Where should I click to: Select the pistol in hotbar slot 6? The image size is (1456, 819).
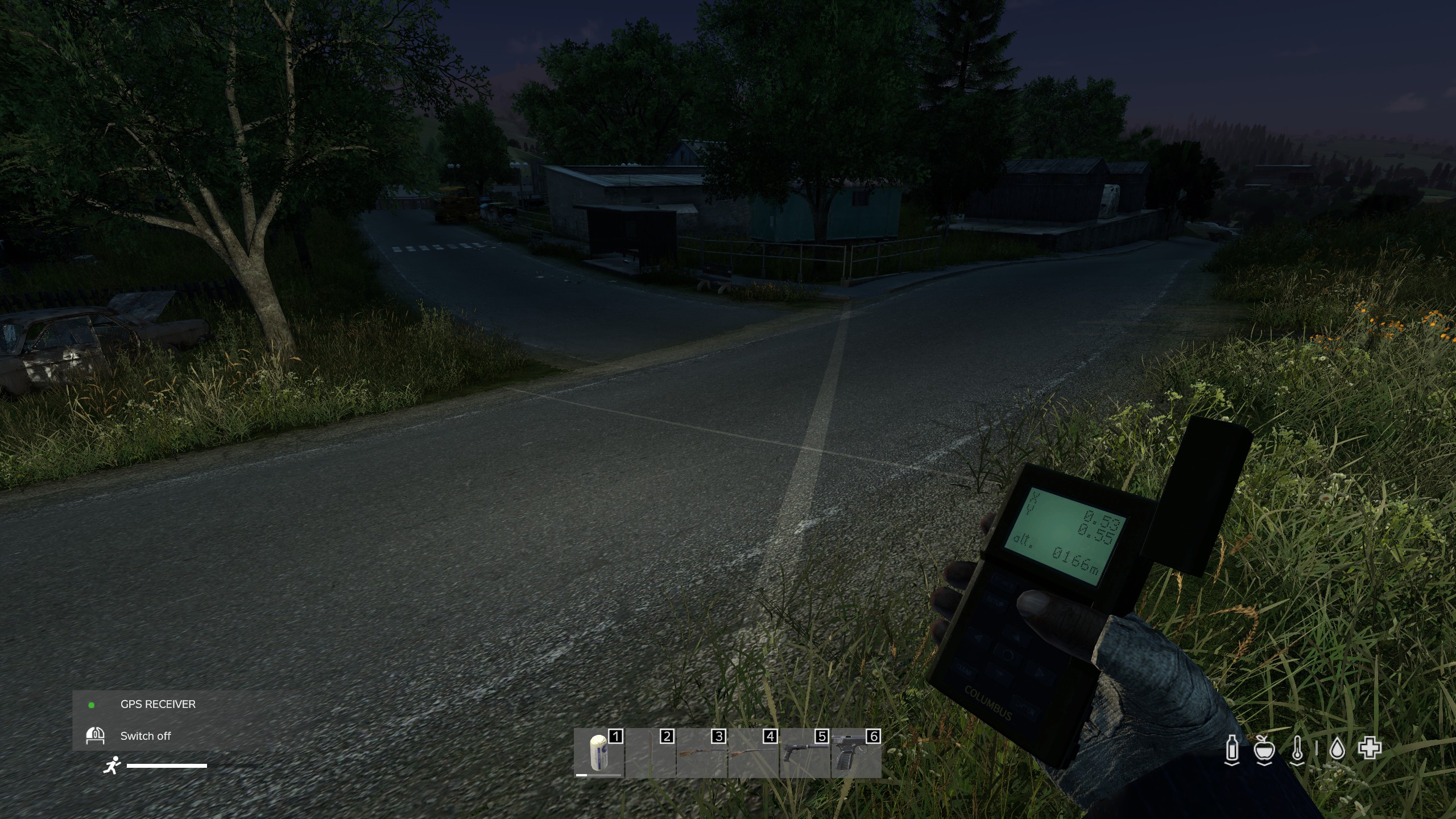pos(856,753)
